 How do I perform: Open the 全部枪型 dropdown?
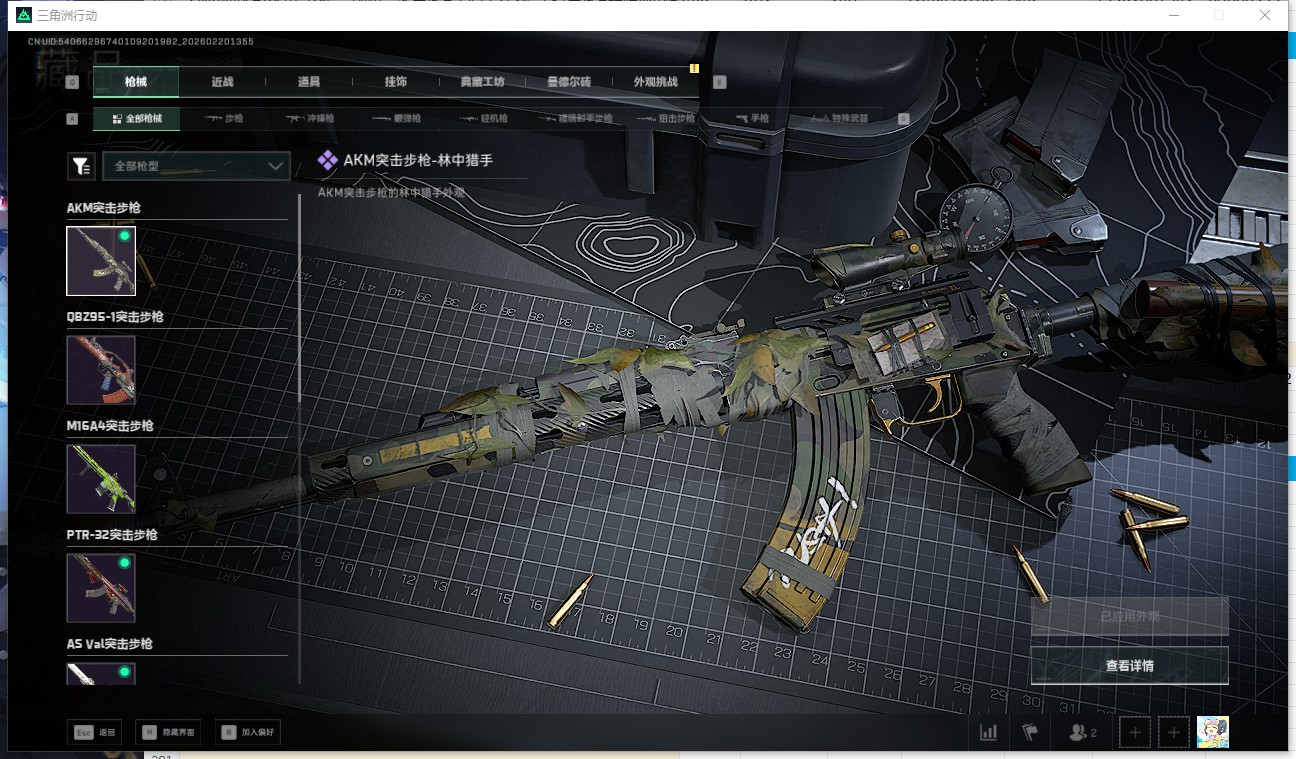coord(196,166)
